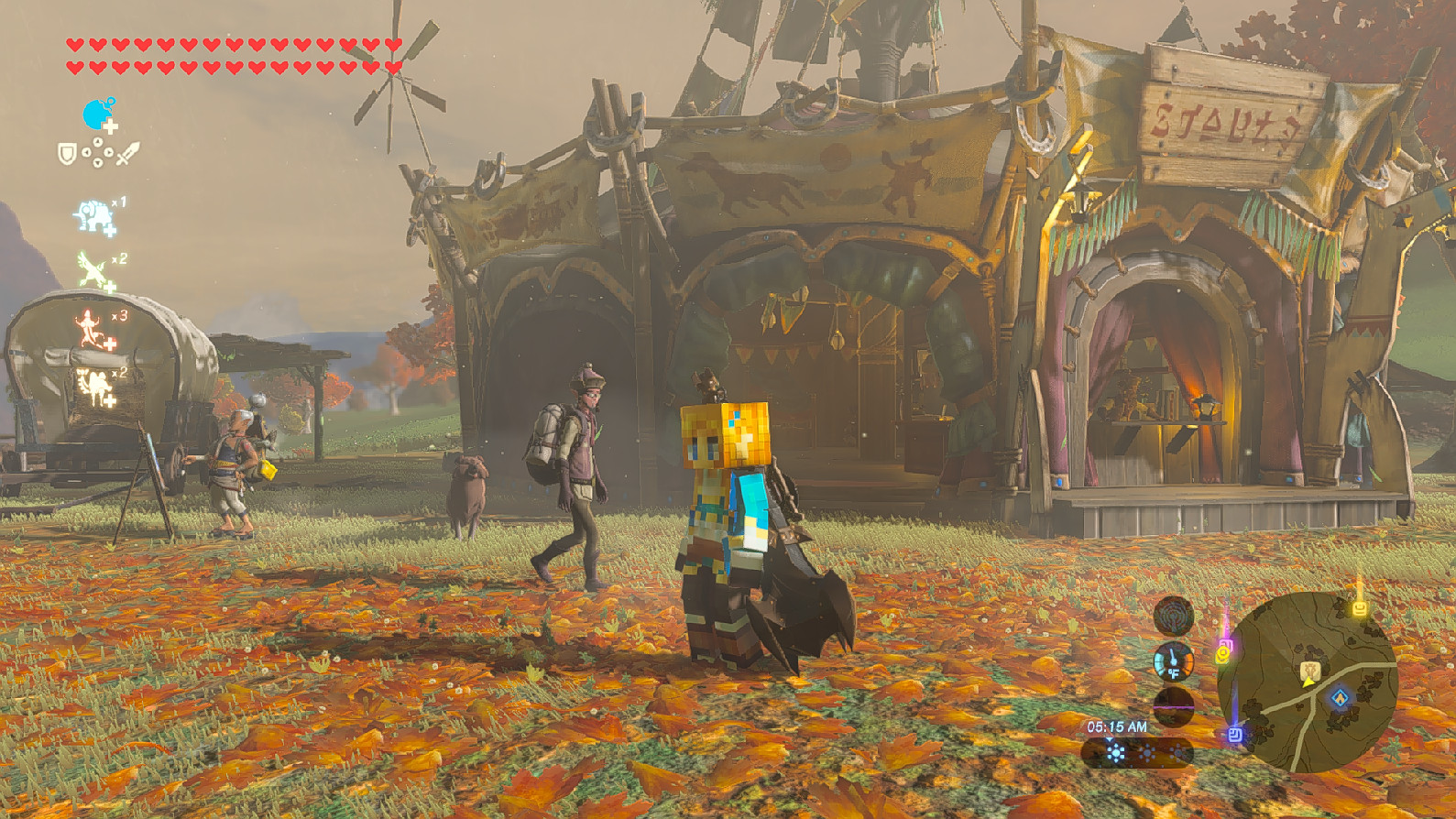Viewport: 1456px width, 819px height.
Task: Select the blue shrine marker on the minimap
Action: click(x=1339, y=696)
